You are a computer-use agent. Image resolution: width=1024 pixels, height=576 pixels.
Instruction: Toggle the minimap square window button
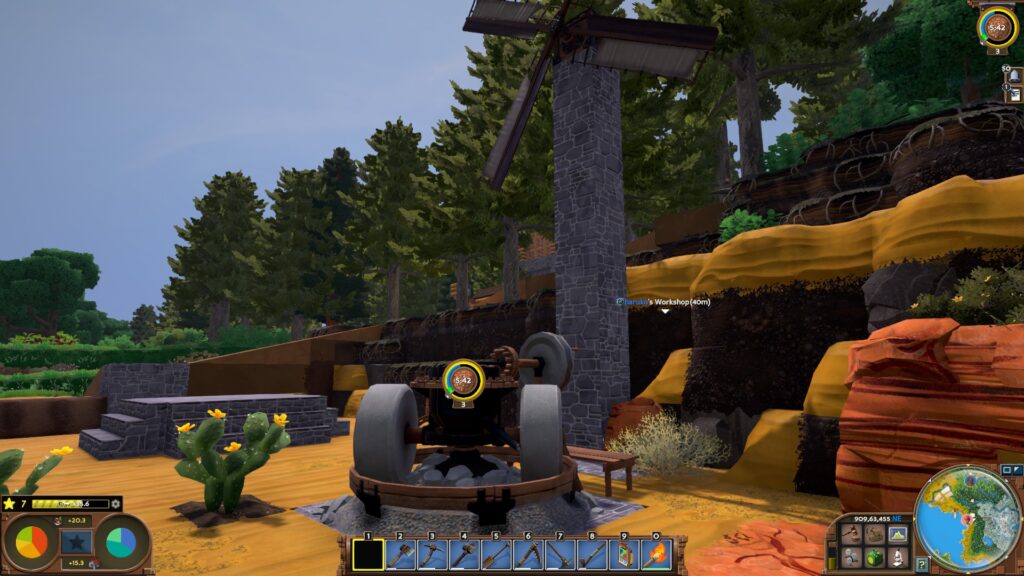[1006, 469]
